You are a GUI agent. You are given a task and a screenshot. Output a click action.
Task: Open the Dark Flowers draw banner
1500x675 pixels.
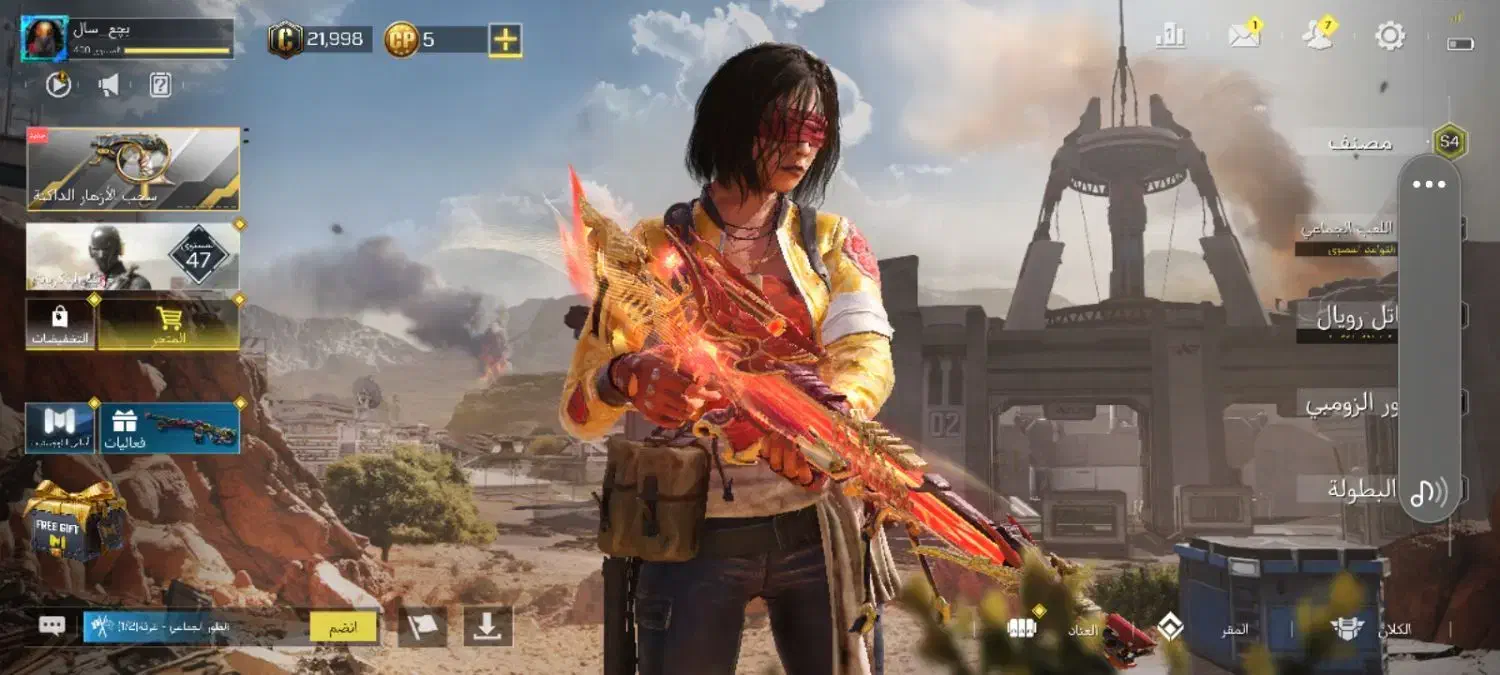pos(133,168)
